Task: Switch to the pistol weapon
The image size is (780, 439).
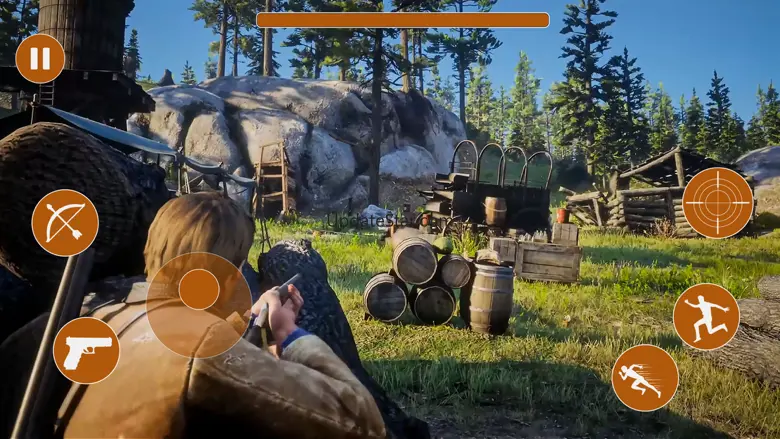Action: pyautogui.click(x=86, y=350)
